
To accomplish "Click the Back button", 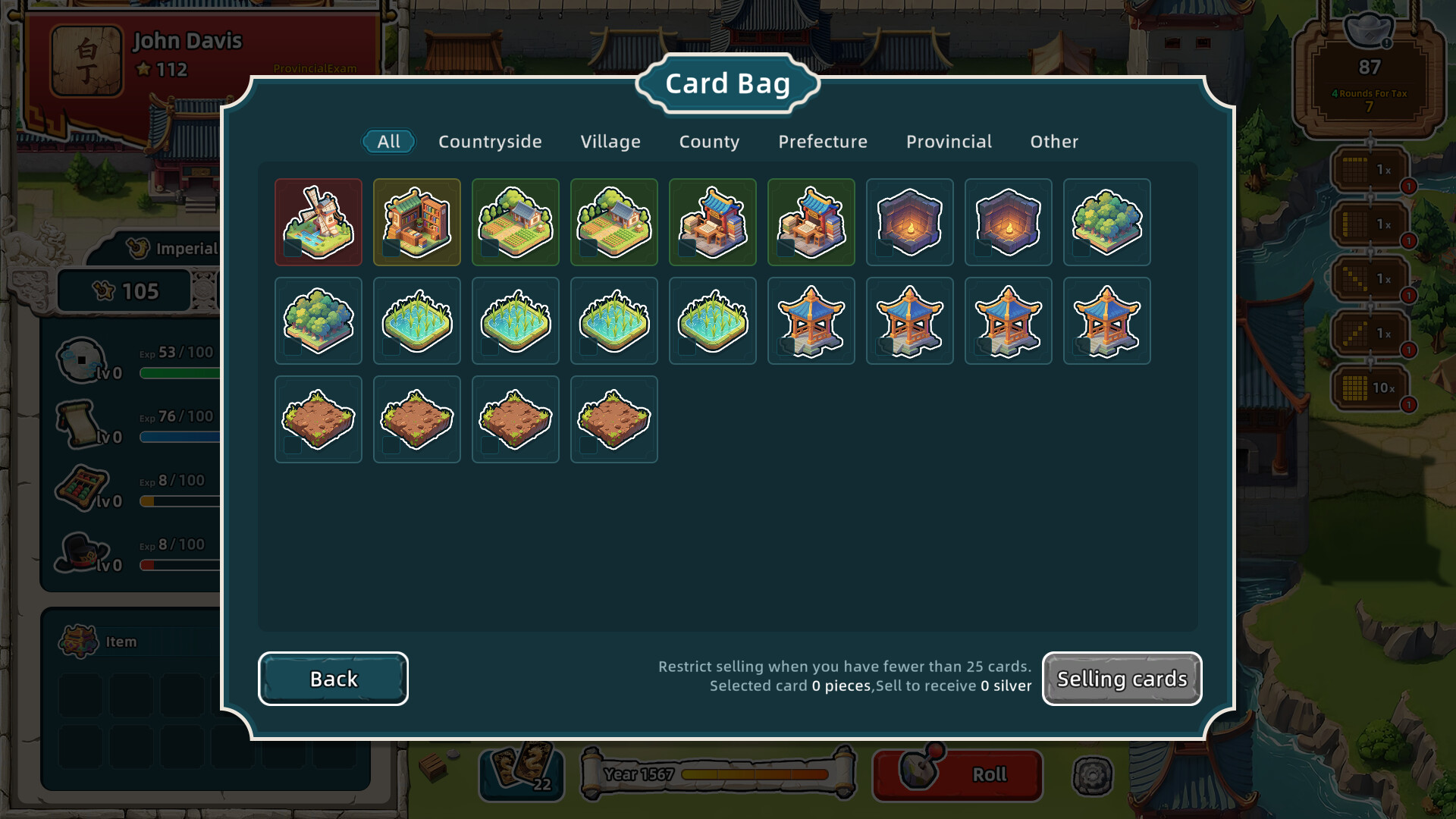I will coord(333,679).
